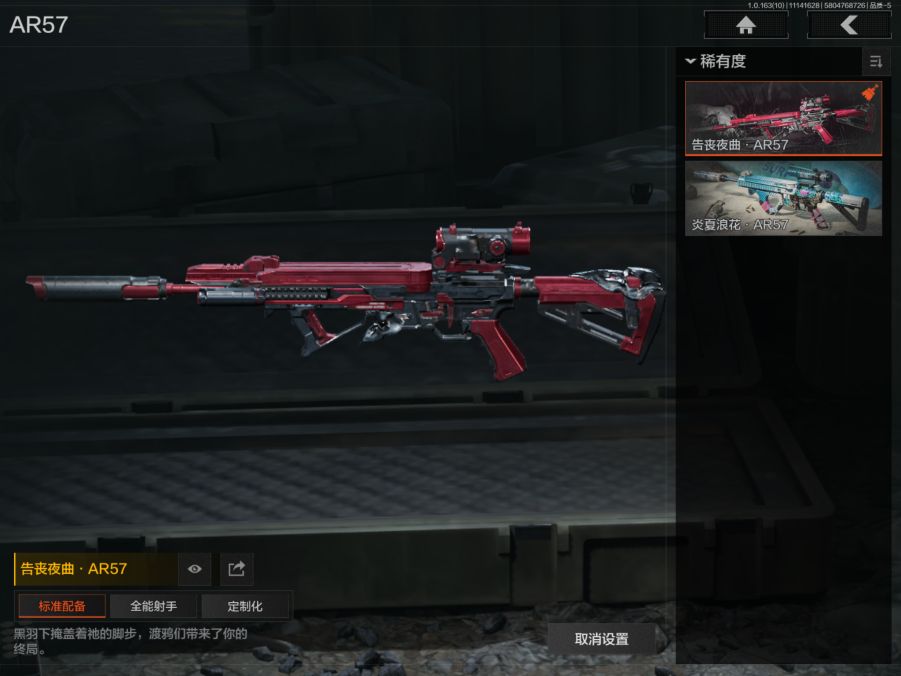Screen dimensions: 901x676
Task: Open the 全能射手 loadout tab
Action: coord(153,606)
